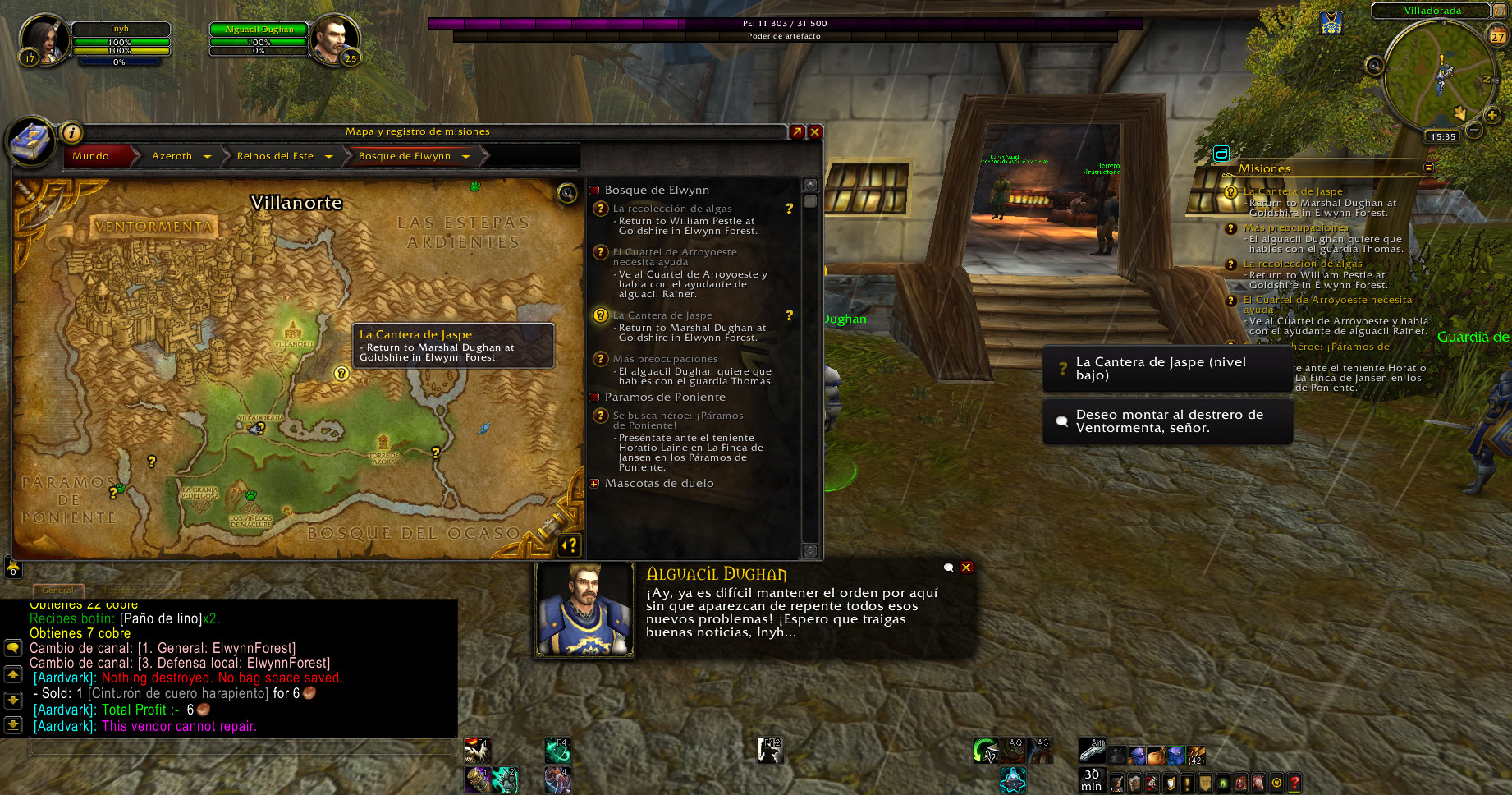Select the Mundo map breadcrumb
The height and width of the screenshot is (795, 1512).
click(x=91, y=156)
